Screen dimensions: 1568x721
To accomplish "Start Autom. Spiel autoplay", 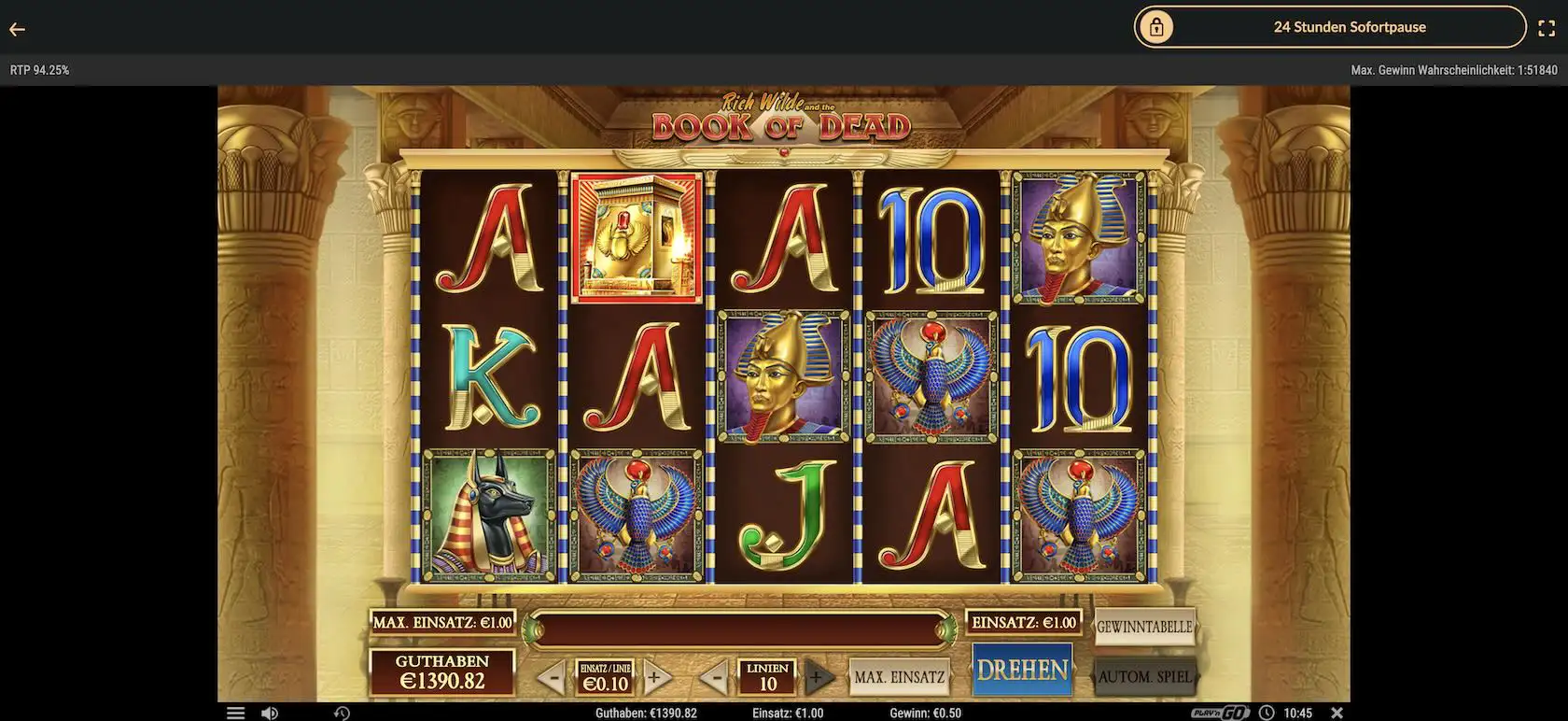I will pyautogui.click(x=1145, y=676).
